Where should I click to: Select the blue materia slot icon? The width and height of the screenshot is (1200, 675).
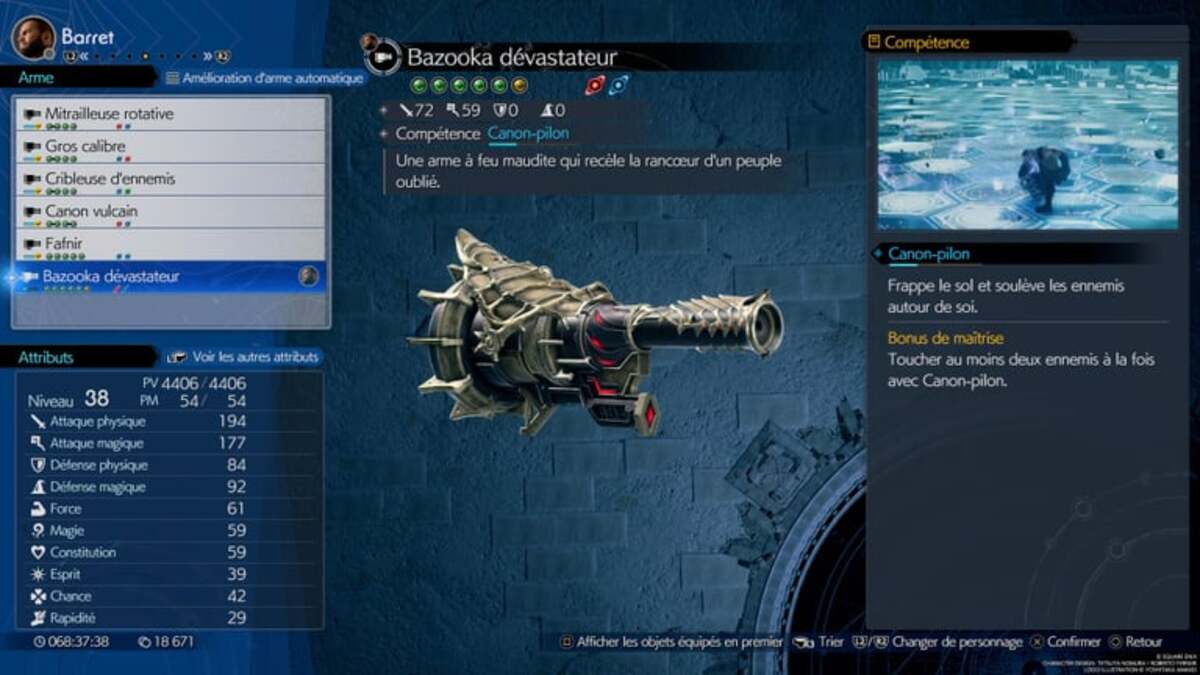619,86
